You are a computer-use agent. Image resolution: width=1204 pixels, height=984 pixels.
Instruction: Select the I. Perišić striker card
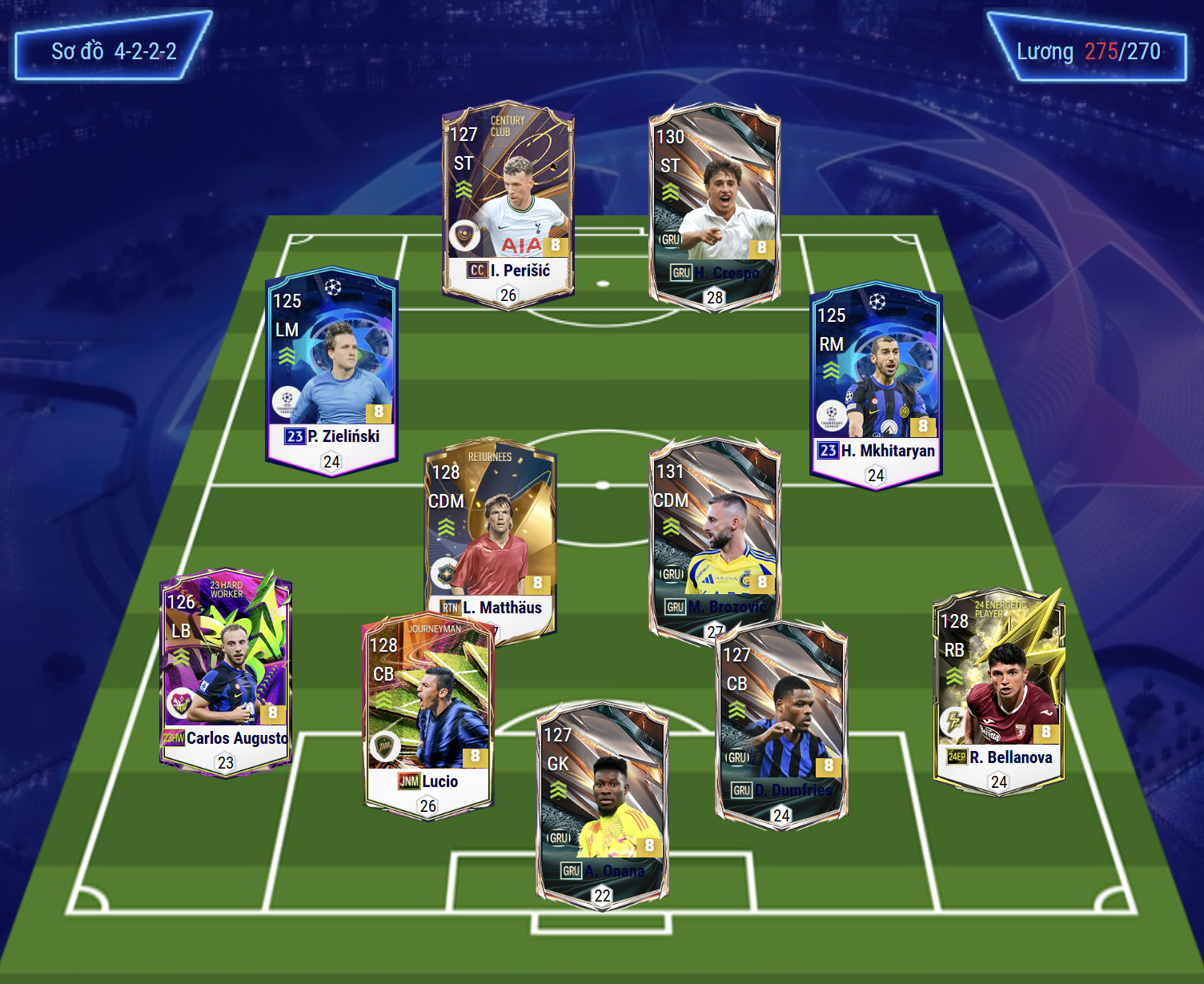(508, 204)
